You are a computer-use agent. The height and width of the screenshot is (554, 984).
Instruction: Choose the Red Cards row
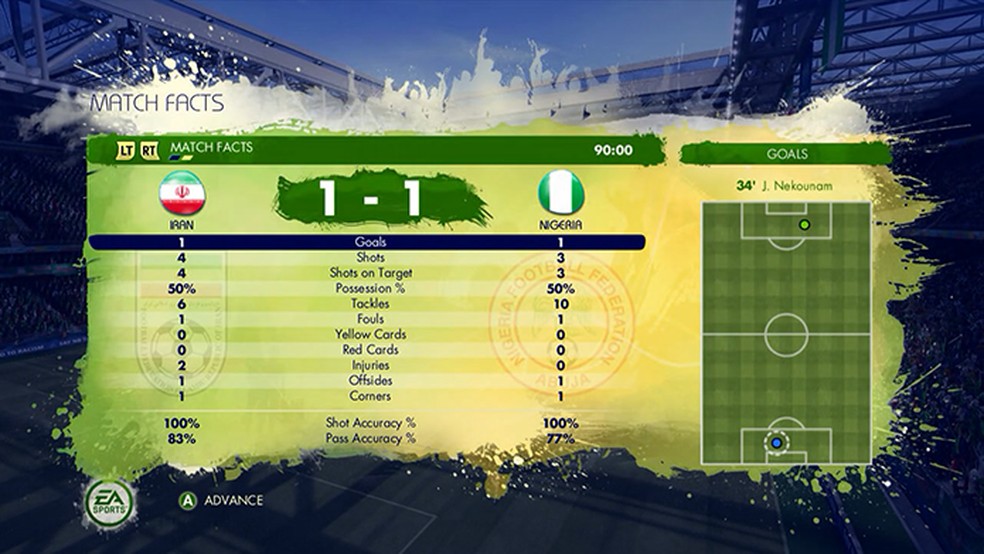(x=368, y=350)
